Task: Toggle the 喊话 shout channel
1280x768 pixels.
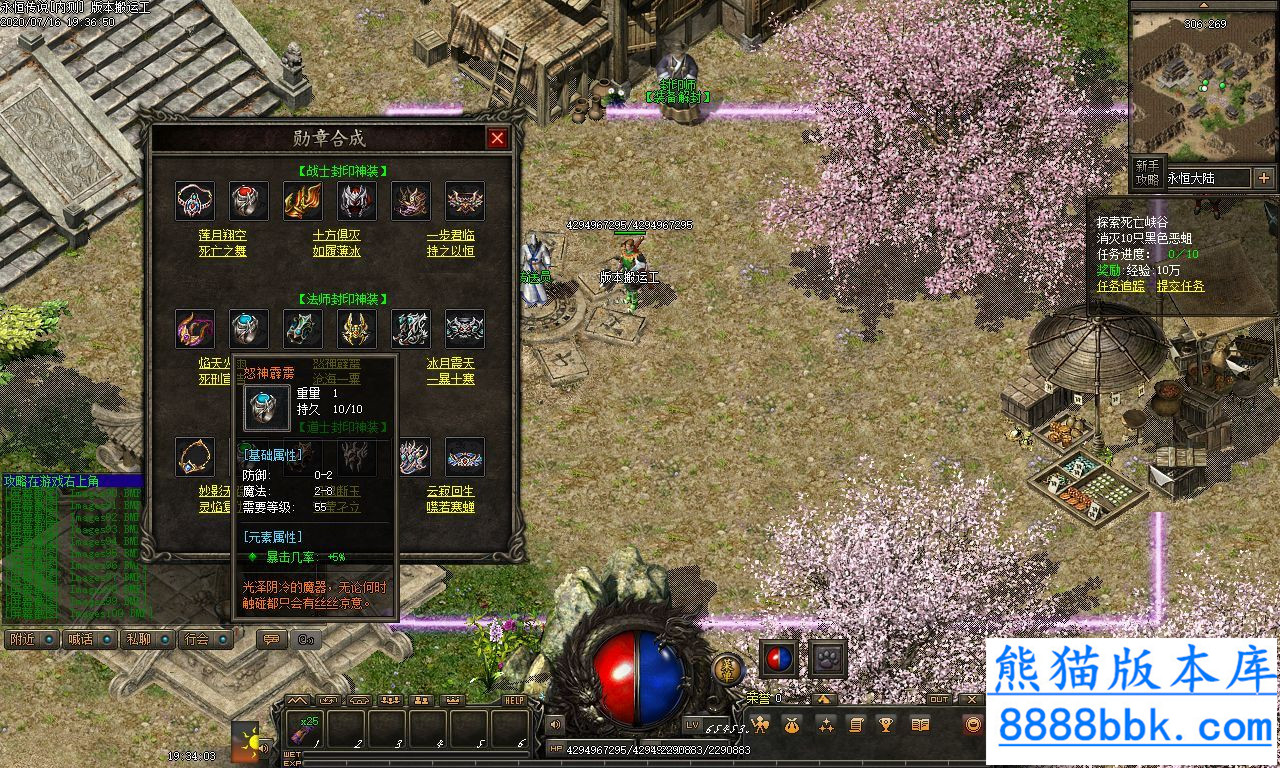Action: (89, 639)
